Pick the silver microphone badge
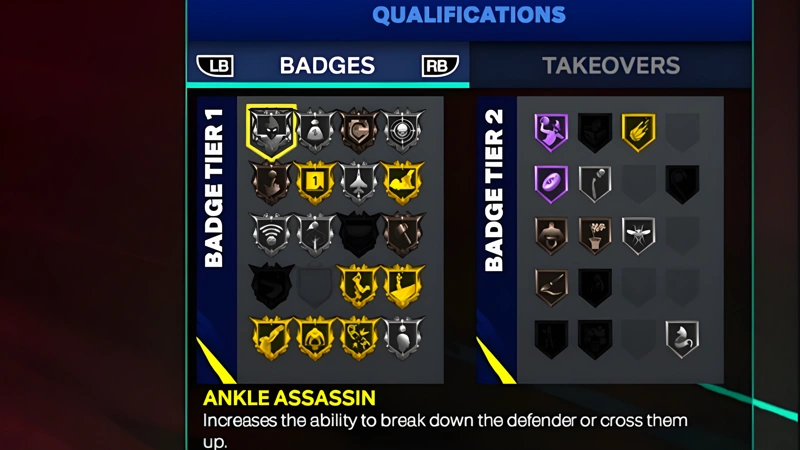The width and height of the screenshot is (800, 450). pyautogui.click(x=595, y=183)
